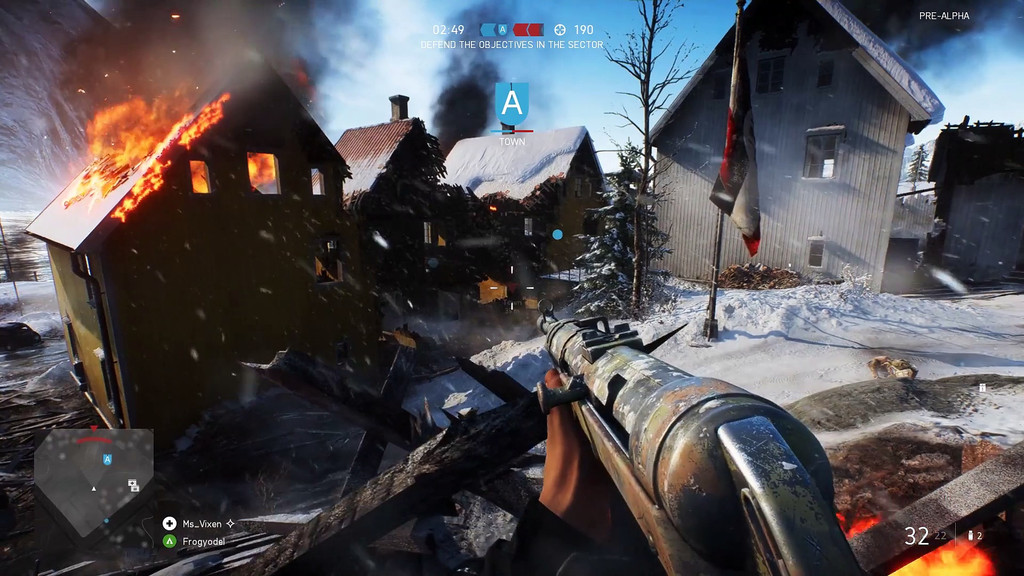Click the respawn tickets crosshair icon
This screenshot has height=576, width=1024.
[560, 30]
